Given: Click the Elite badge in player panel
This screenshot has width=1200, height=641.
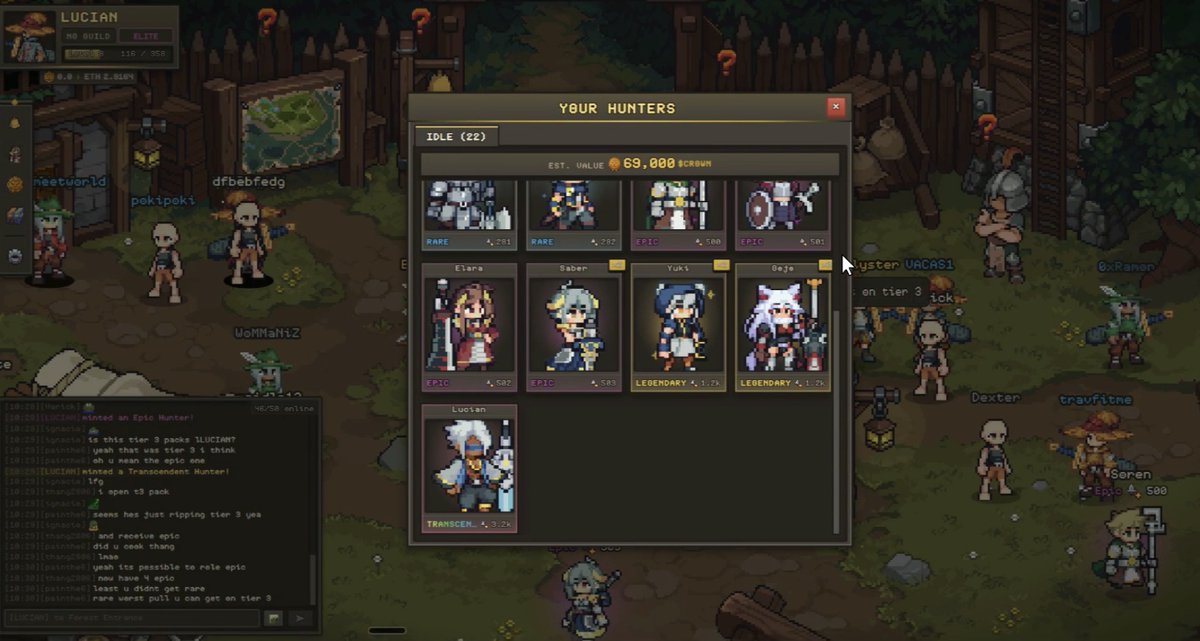Looking at the screenshot, I should (x=145, y=36).
